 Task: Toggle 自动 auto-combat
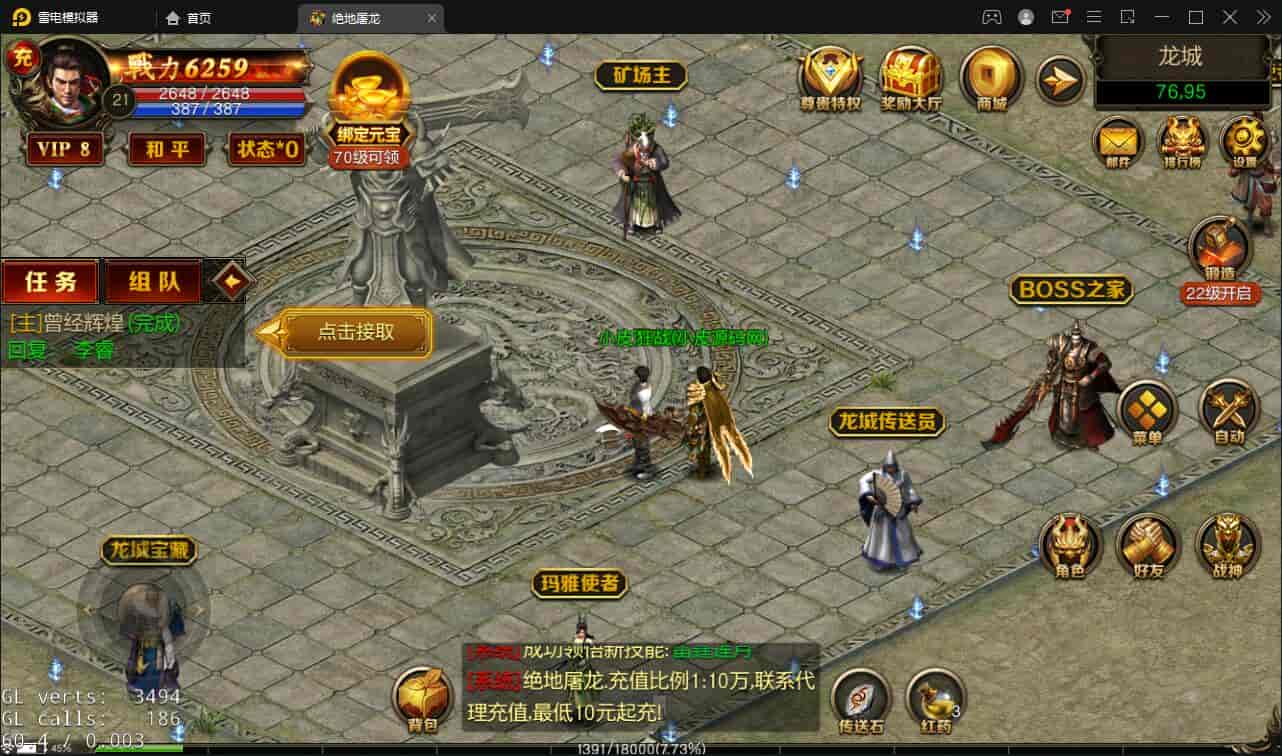click(x=1228, y=412)
